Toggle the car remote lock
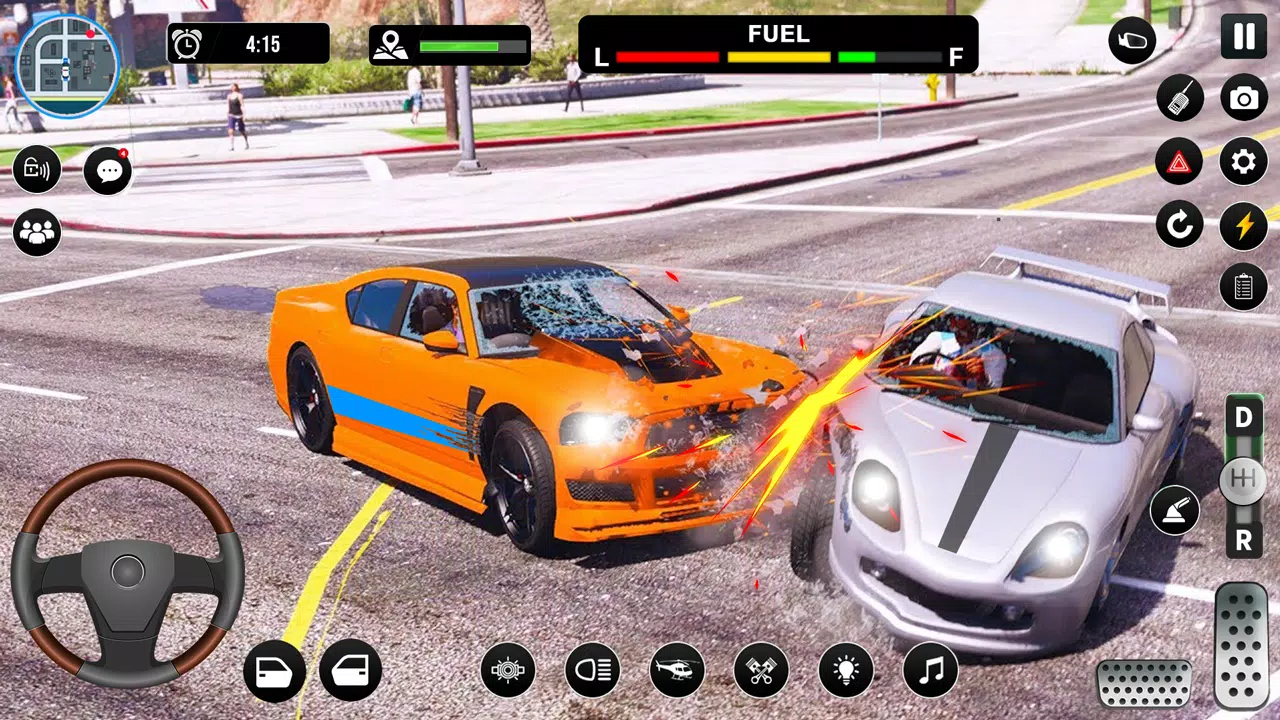The height and width of the screenshot is (720, 1280). tap(37, 169)
